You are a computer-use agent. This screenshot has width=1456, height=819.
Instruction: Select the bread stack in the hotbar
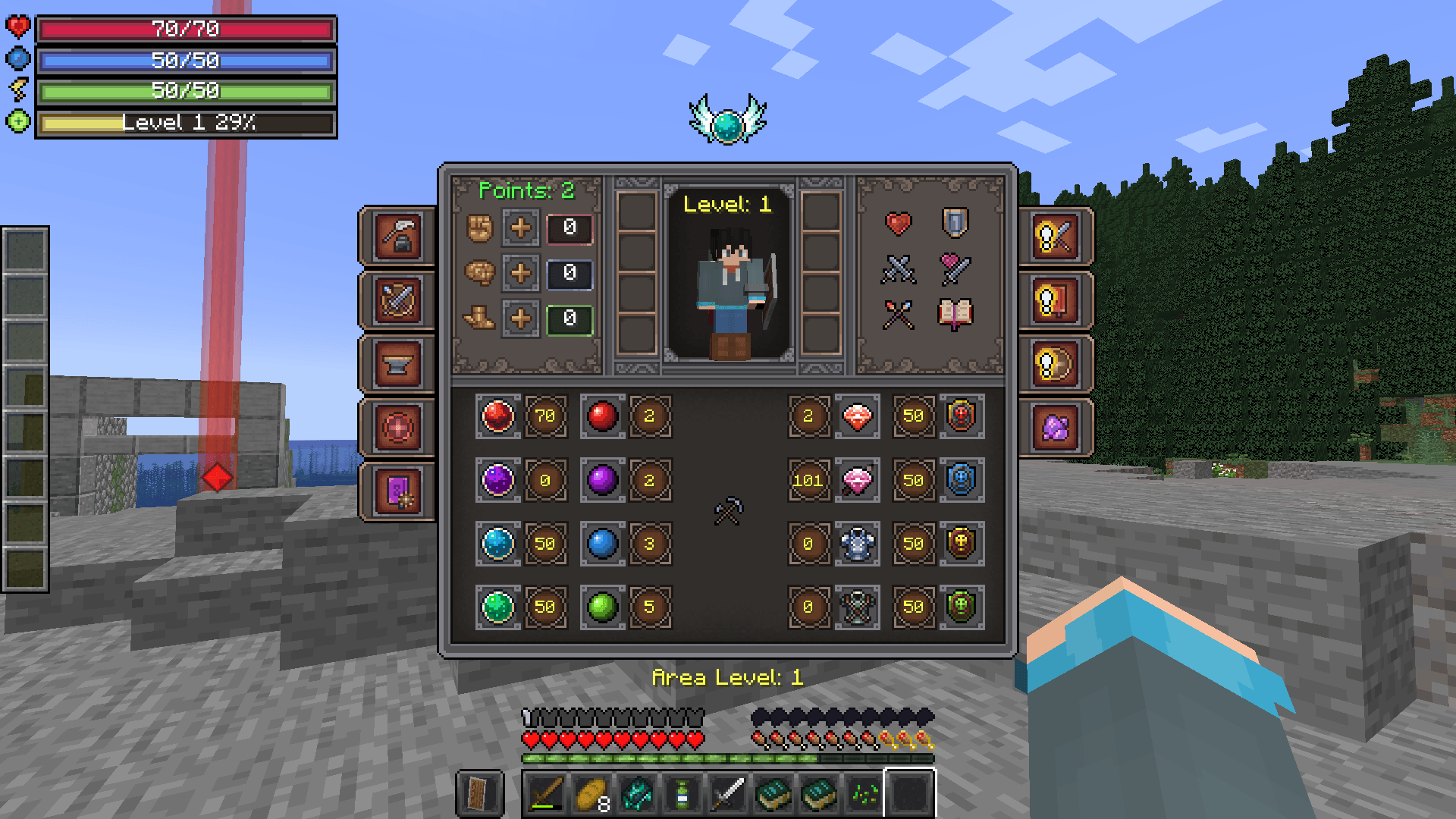tap(591, 793)
